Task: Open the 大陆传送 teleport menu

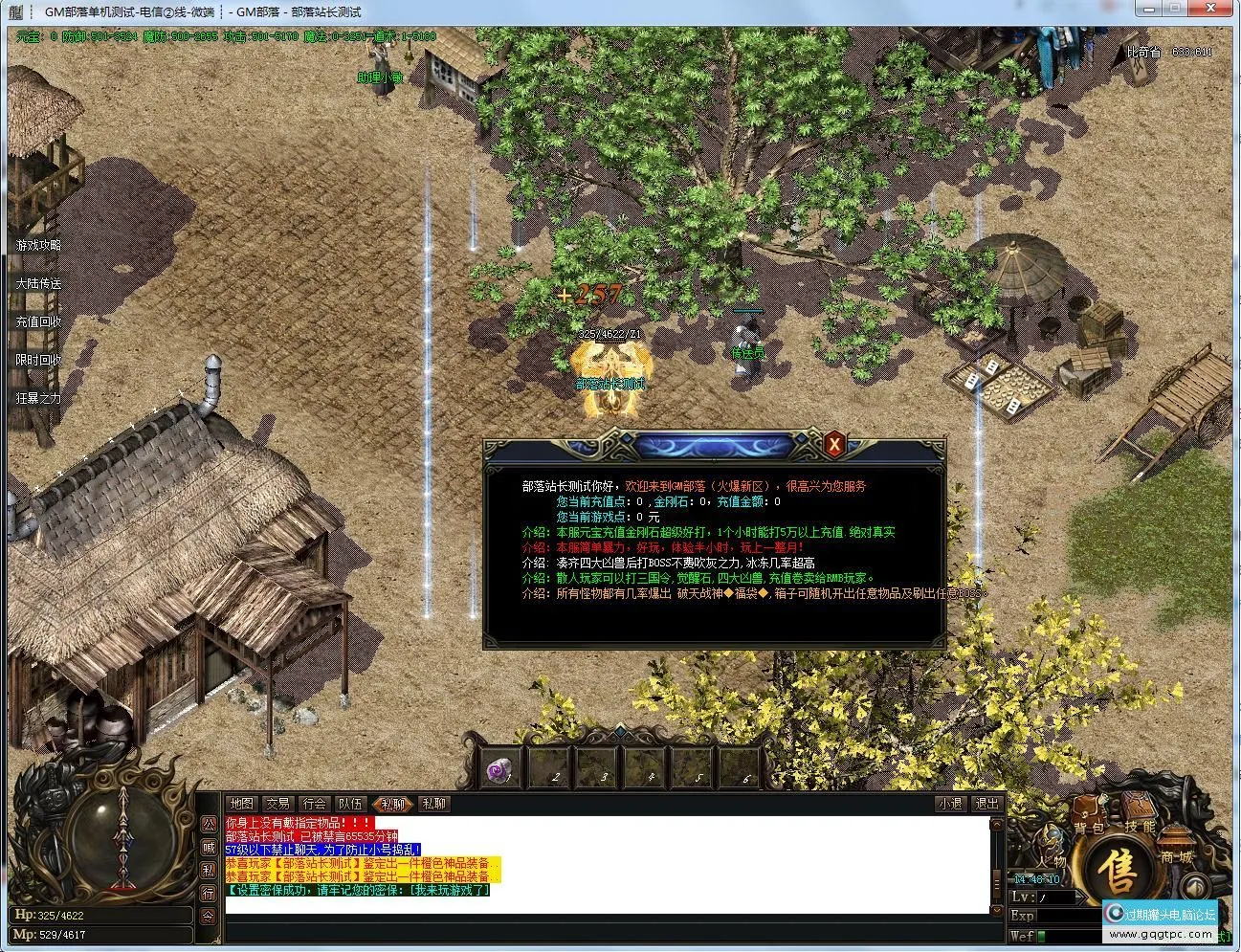Action: click(x=38, y=284)
